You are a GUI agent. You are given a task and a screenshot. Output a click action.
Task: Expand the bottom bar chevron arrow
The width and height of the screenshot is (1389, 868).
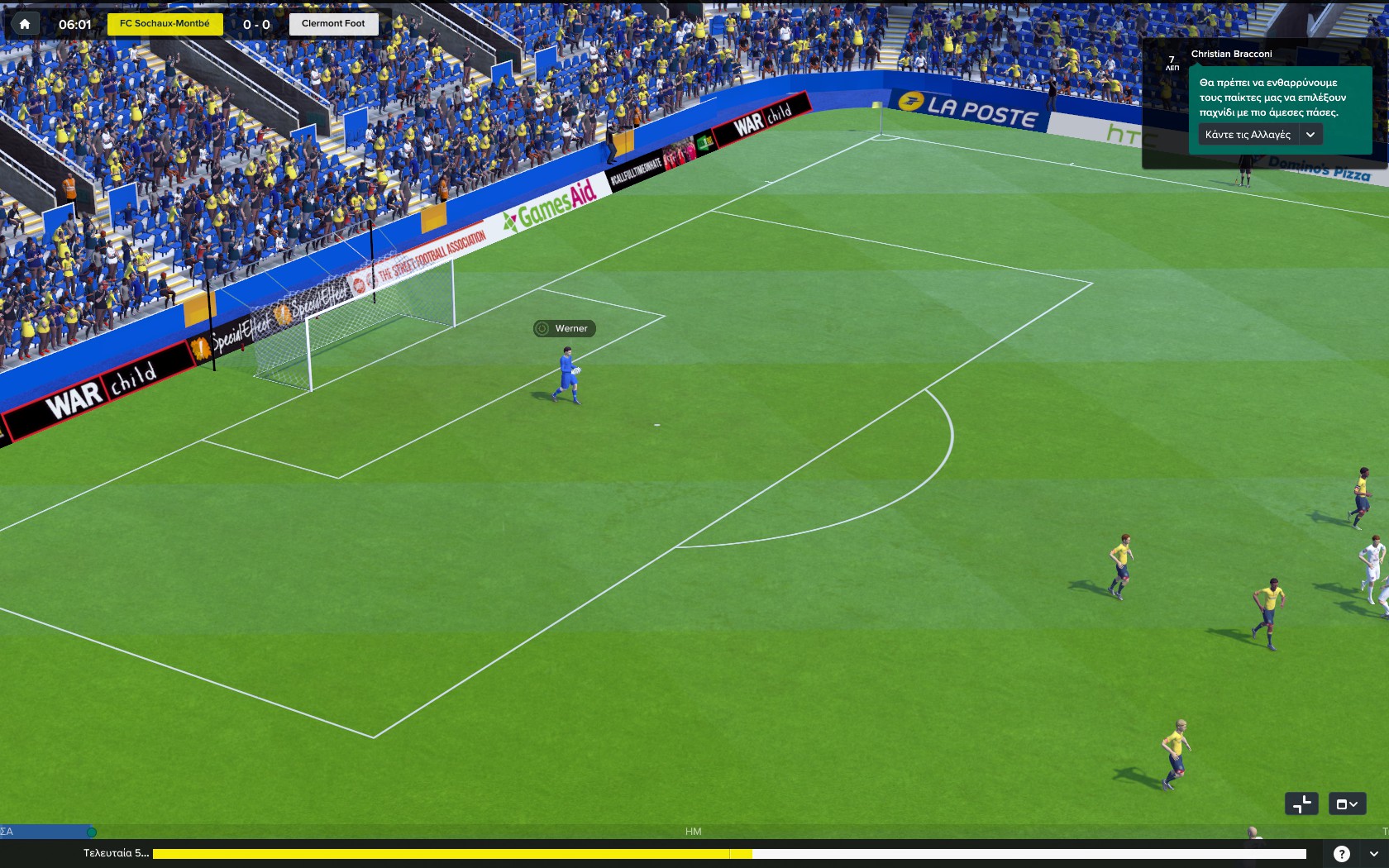point(1373,854)
